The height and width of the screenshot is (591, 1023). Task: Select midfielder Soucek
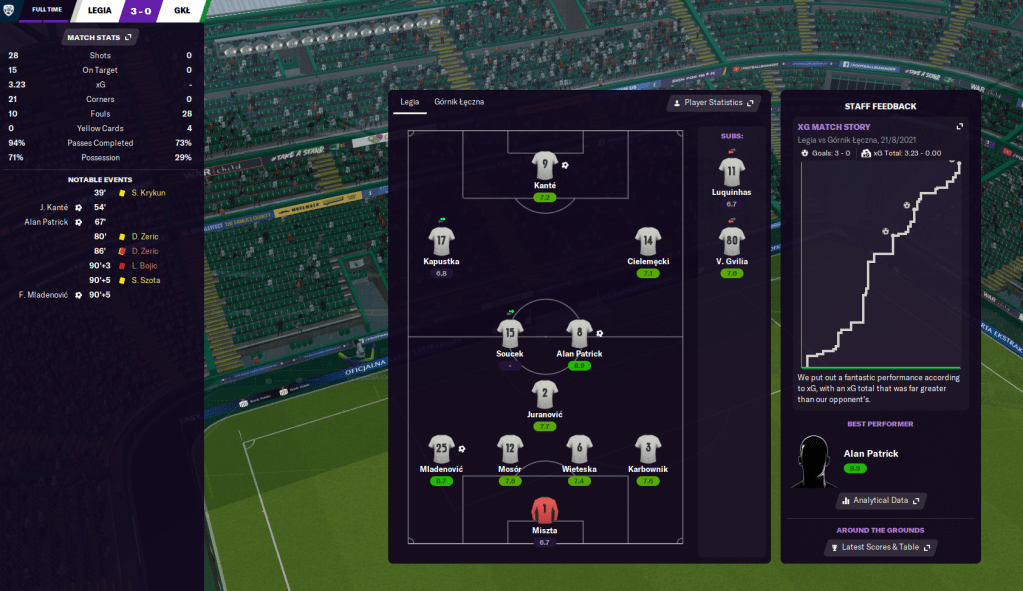point(510,333)
